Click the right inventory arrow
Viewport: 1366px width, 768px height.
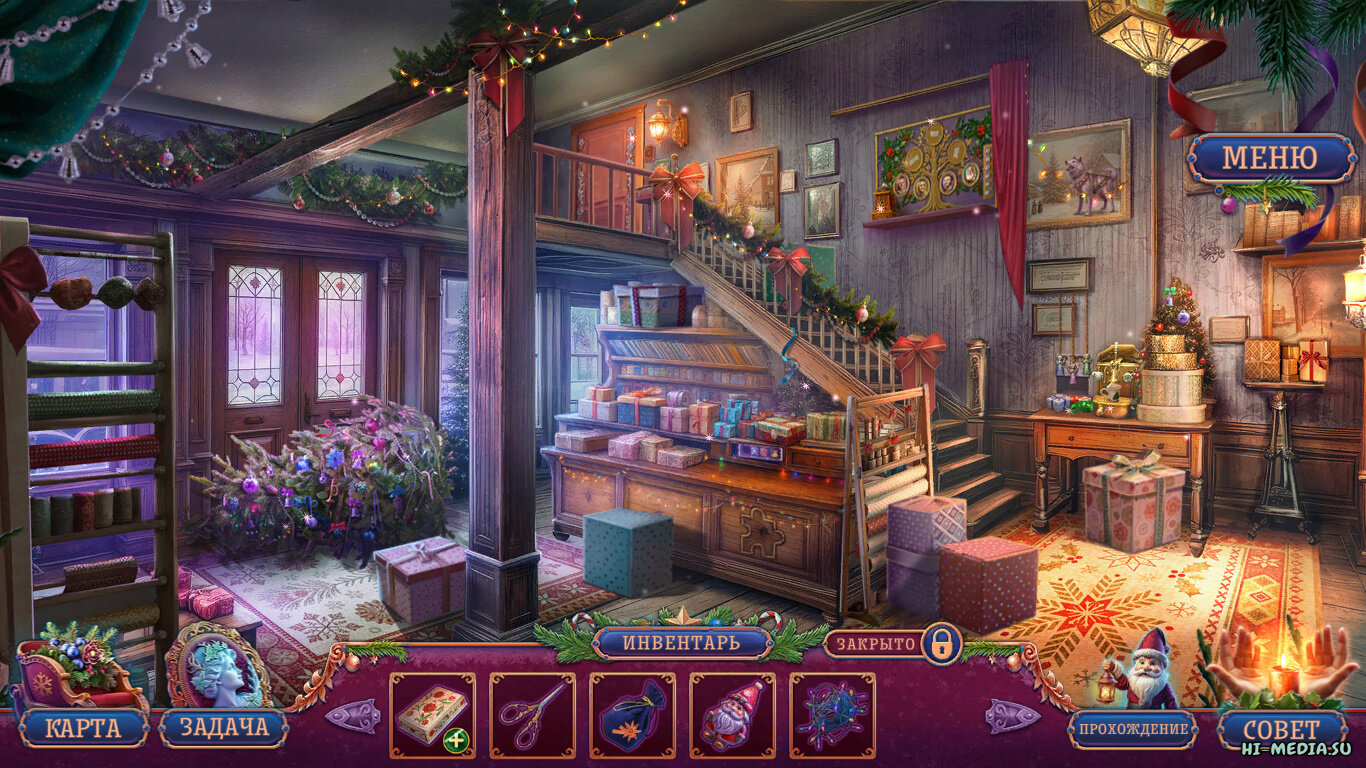[1012, 716]
